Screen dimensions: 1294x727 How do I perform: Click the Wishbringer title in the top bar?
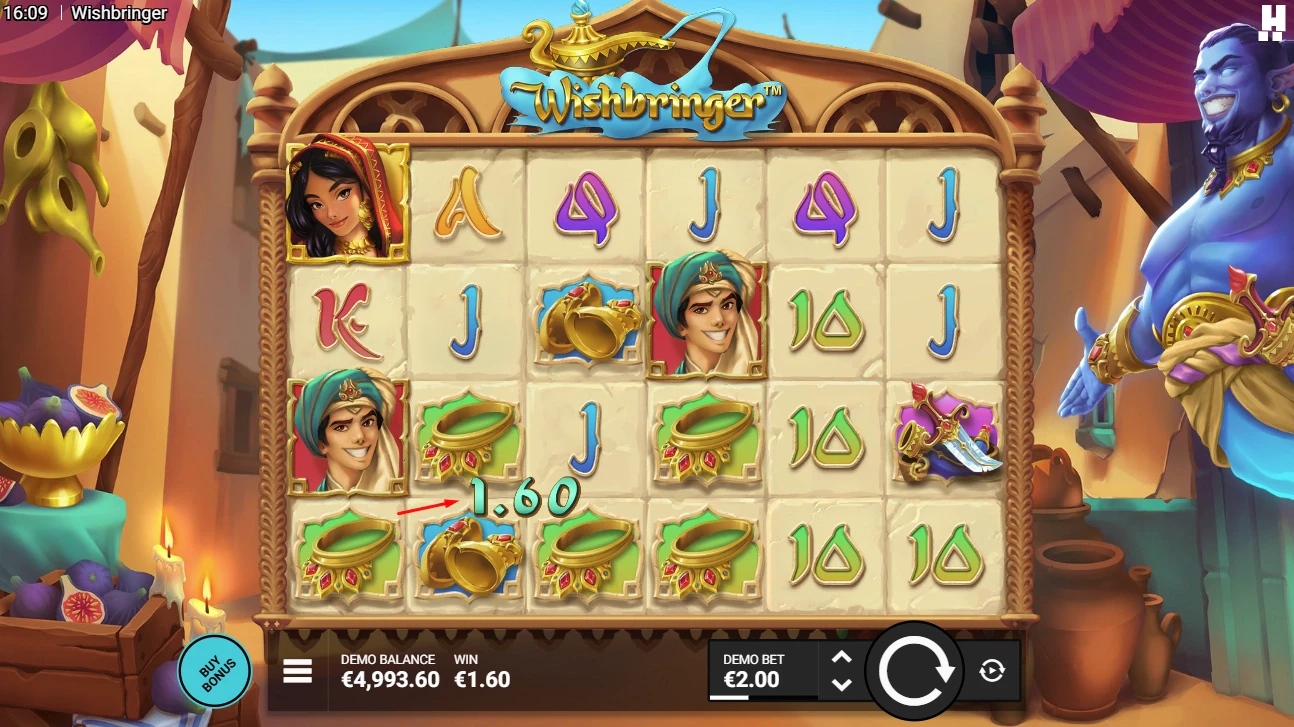pyautogui.click(x=117, y=13)
